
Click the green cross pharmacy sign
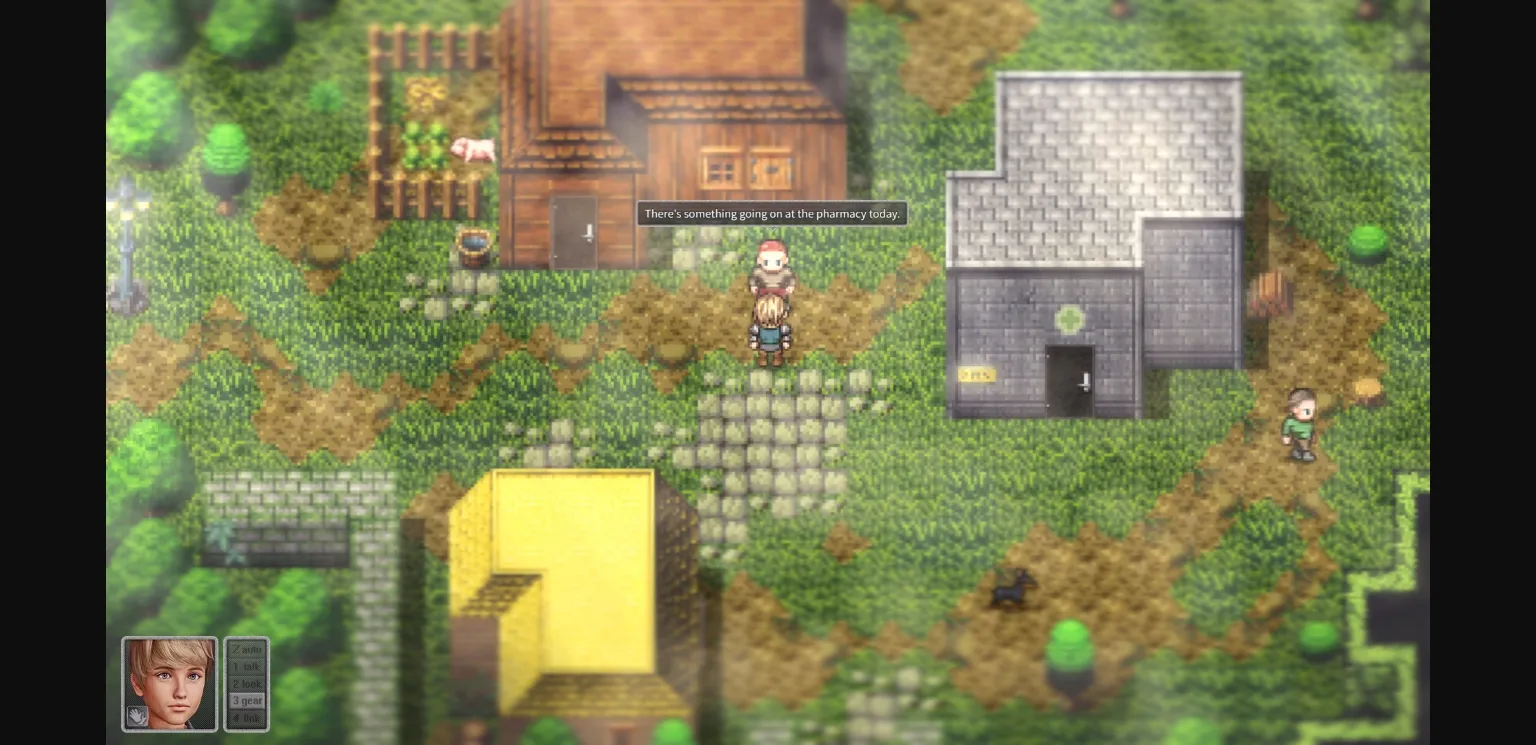tap(1068, 318)
